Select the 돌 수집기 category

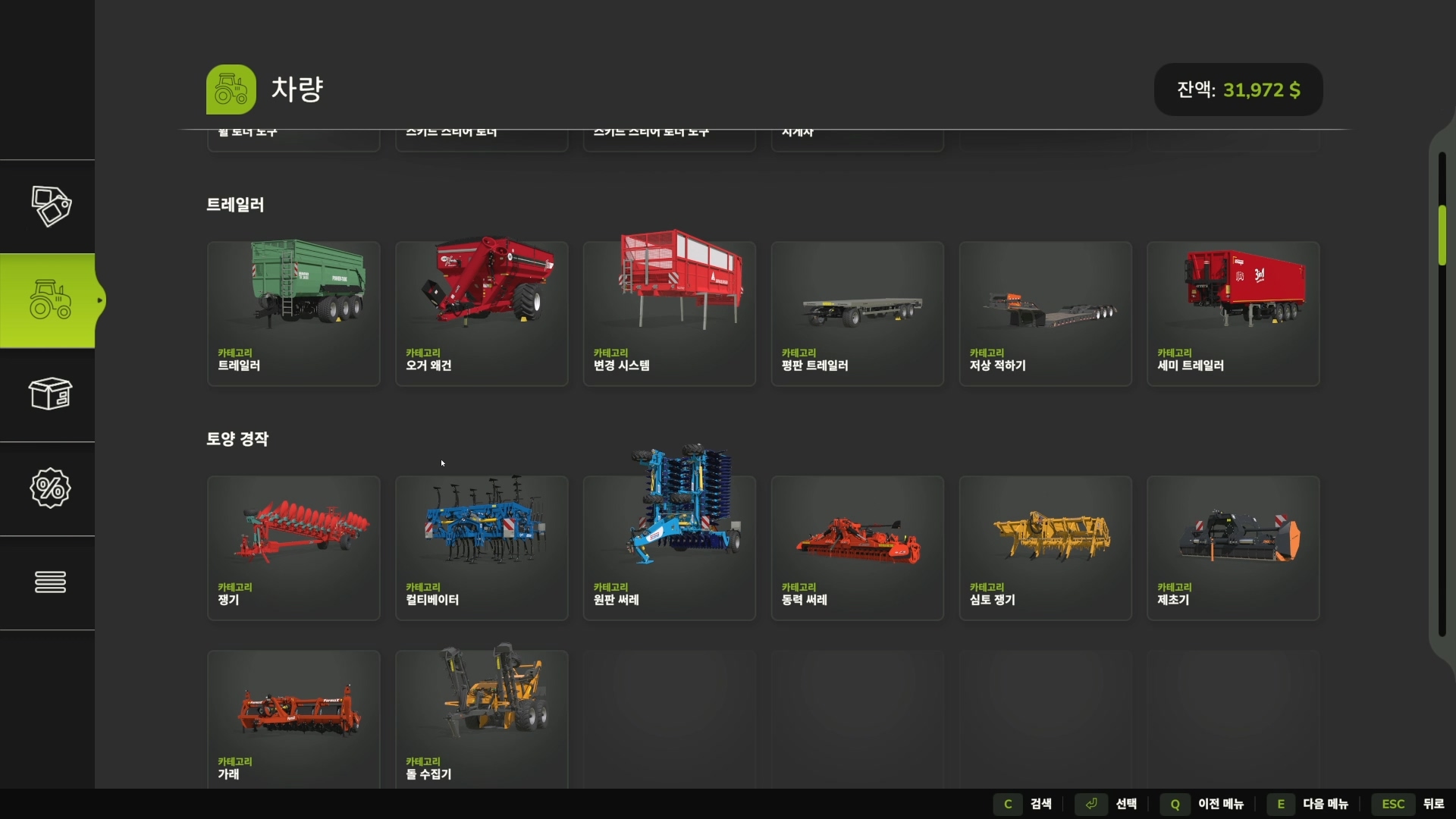click(482, 717)
